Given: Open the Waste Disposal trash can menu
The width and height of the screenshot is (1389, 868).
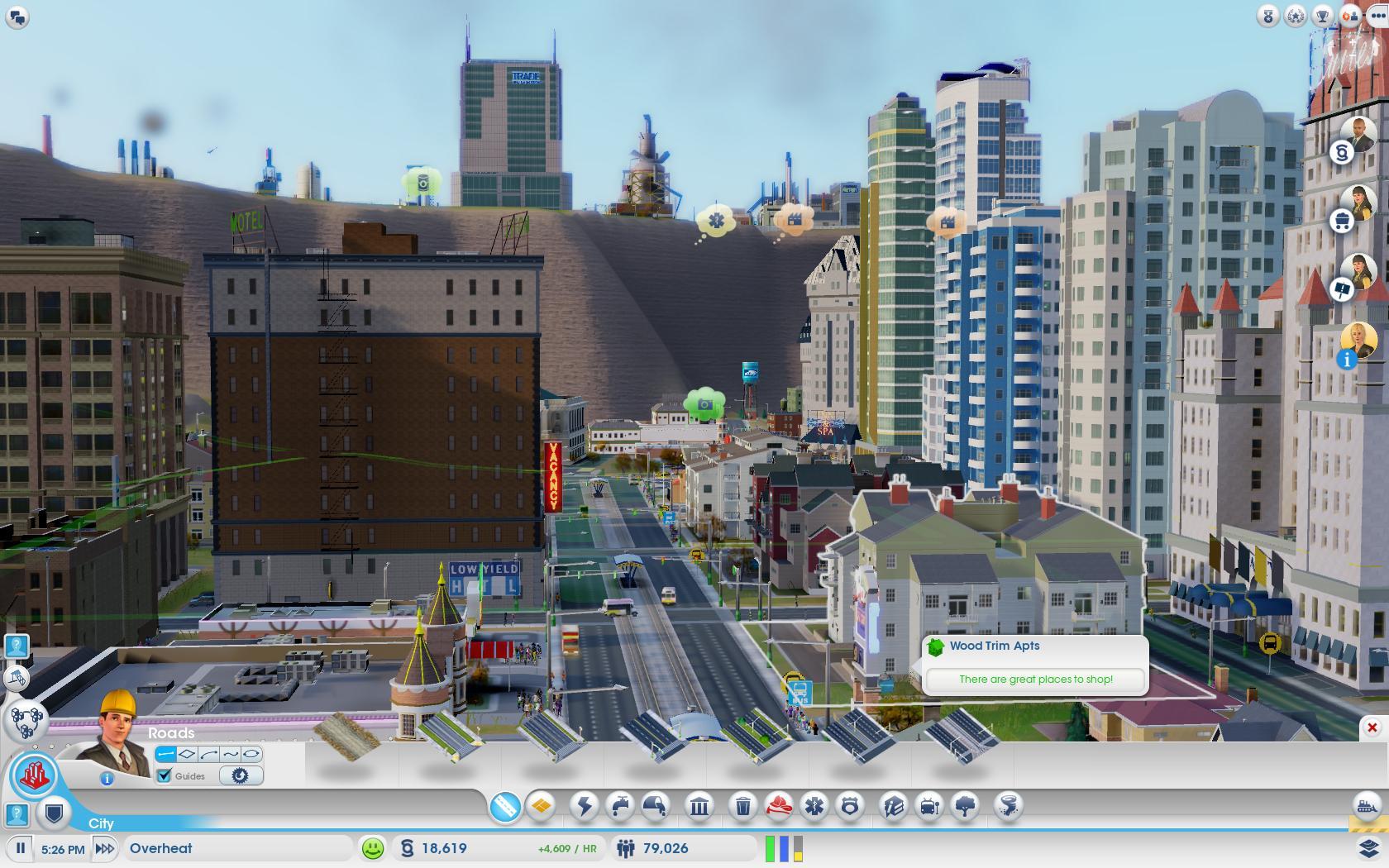Looking at the screenshot, I should point(742,805).
